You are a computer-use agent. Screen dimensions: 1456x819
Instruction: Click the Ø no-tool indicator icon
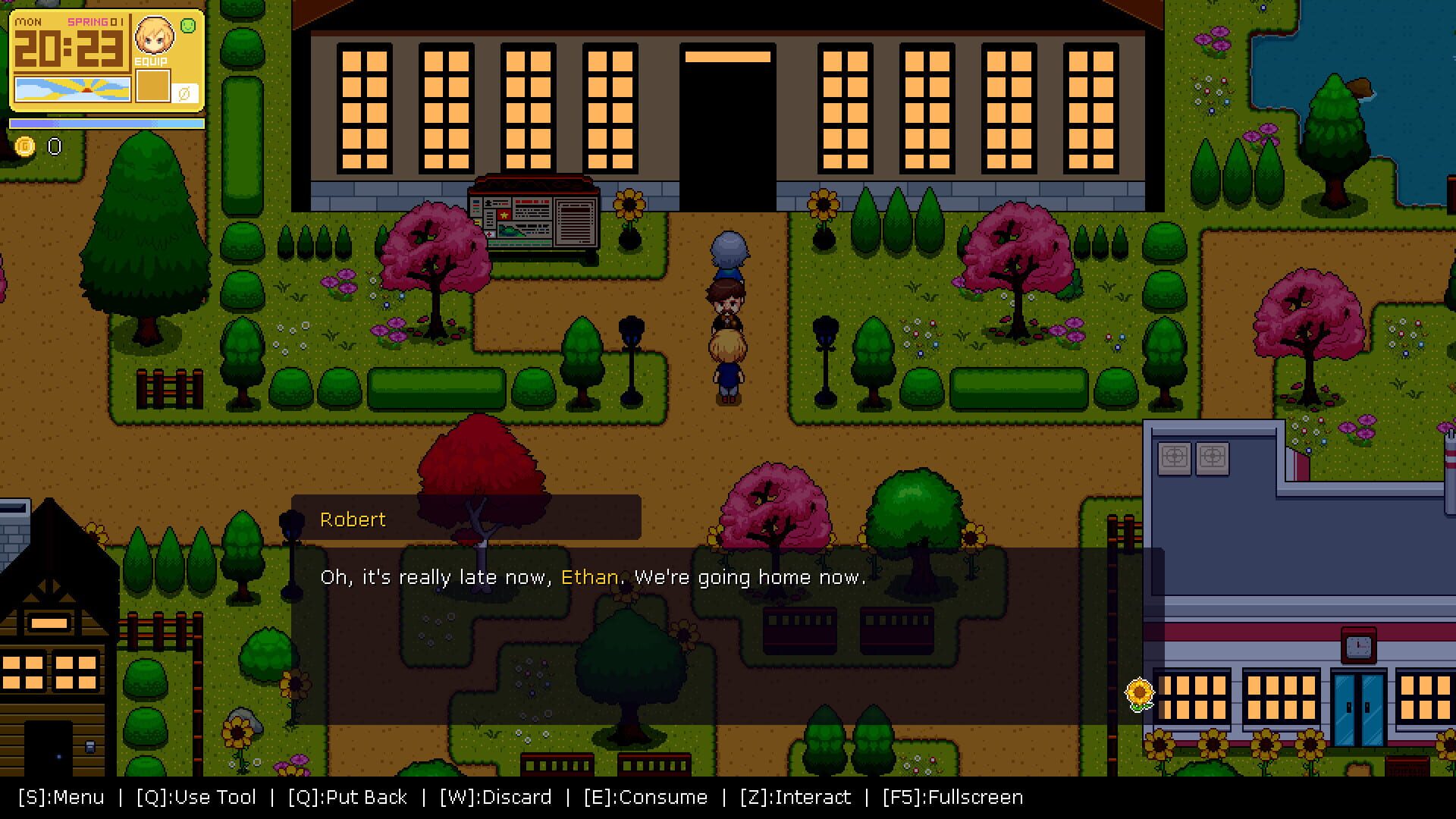click(x=184, y=91)
